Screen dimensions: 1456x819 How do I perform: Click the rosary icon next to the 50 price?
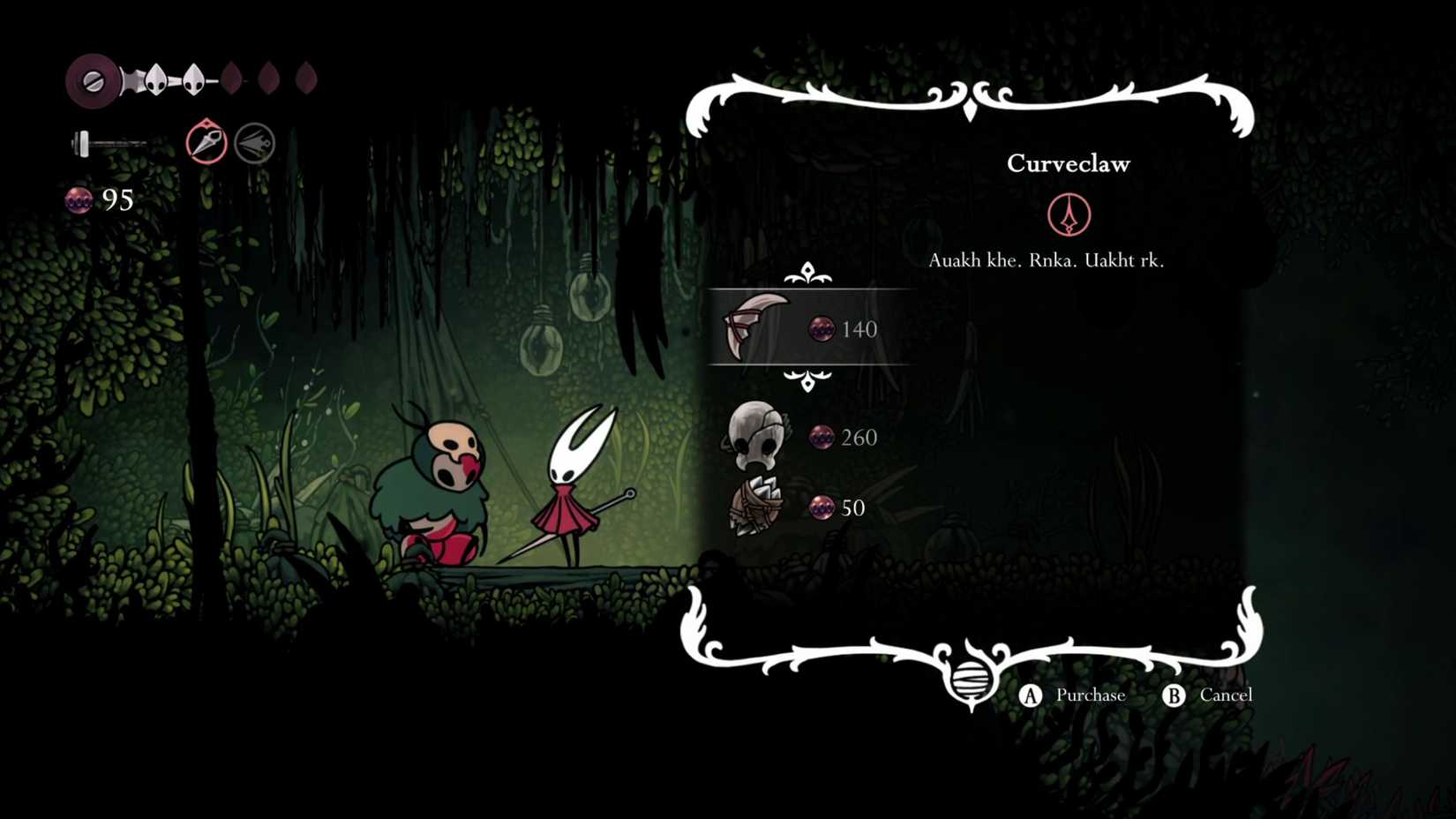coord(822,507)
